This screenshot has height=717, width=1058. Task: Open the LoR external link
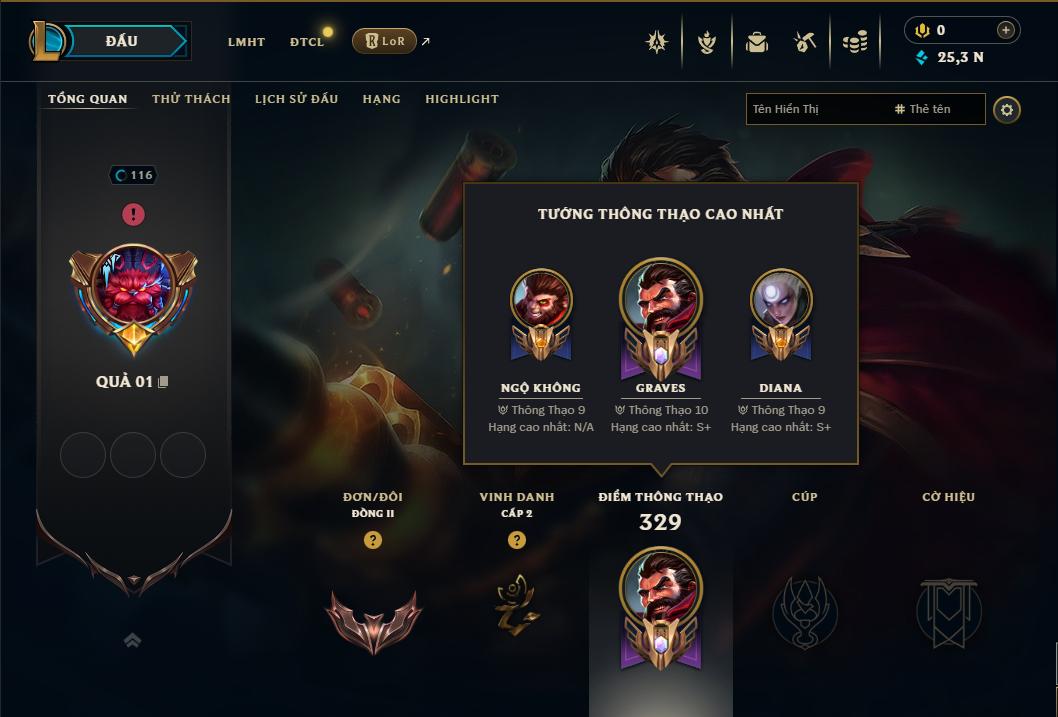tap(385, 41)
